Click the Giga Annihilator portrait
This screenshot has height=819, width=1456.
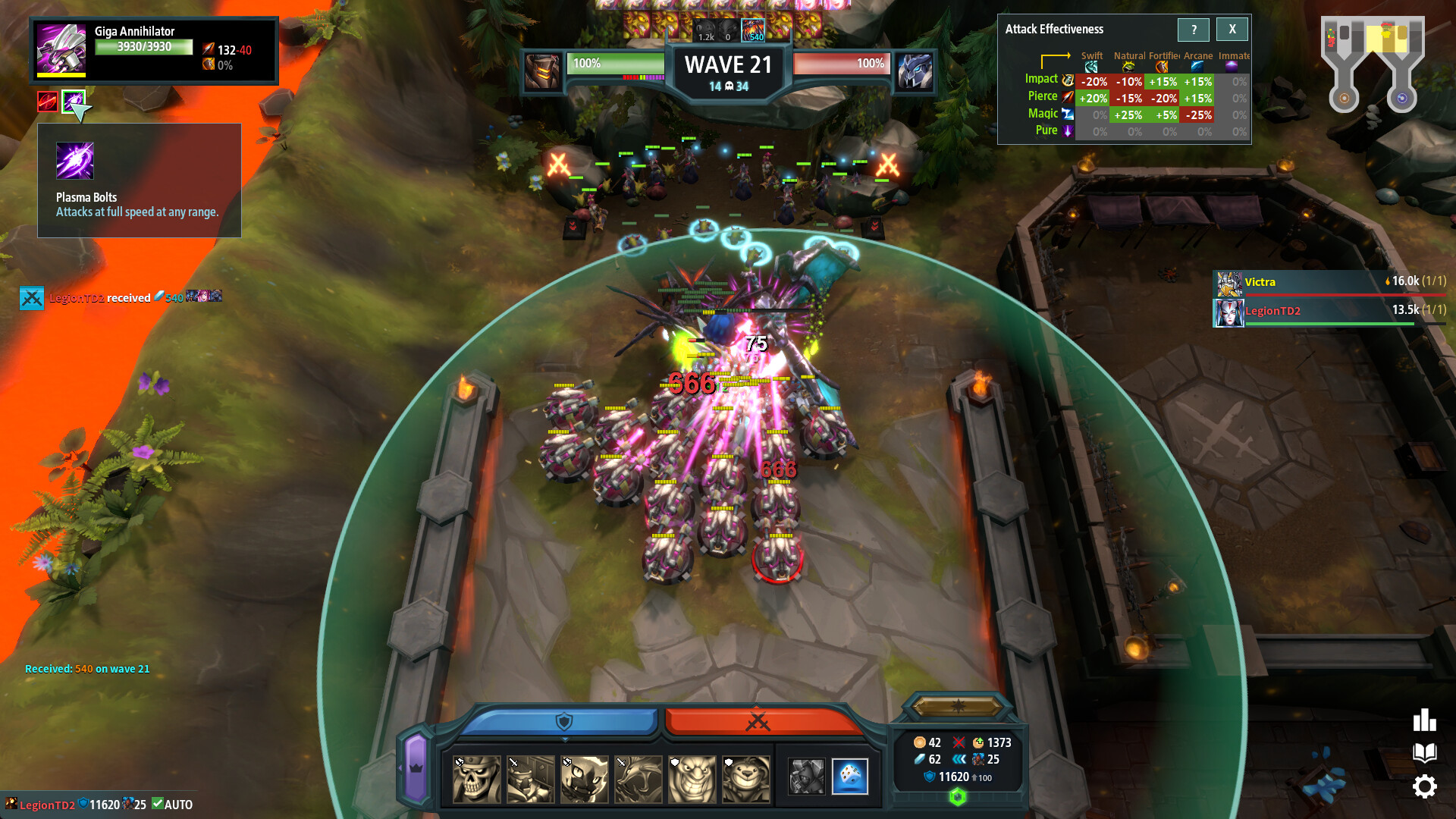pyautogui.click(x=61, y=49)
